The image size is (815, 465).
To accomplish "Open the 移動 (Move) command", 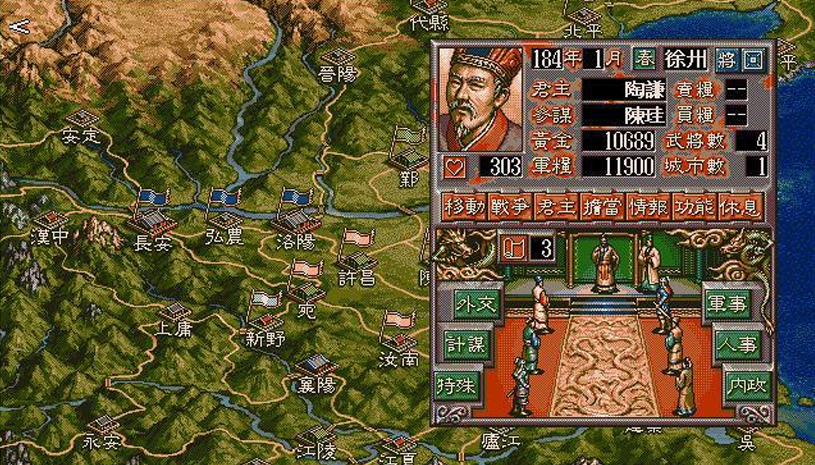I will [x=464, y=207].
